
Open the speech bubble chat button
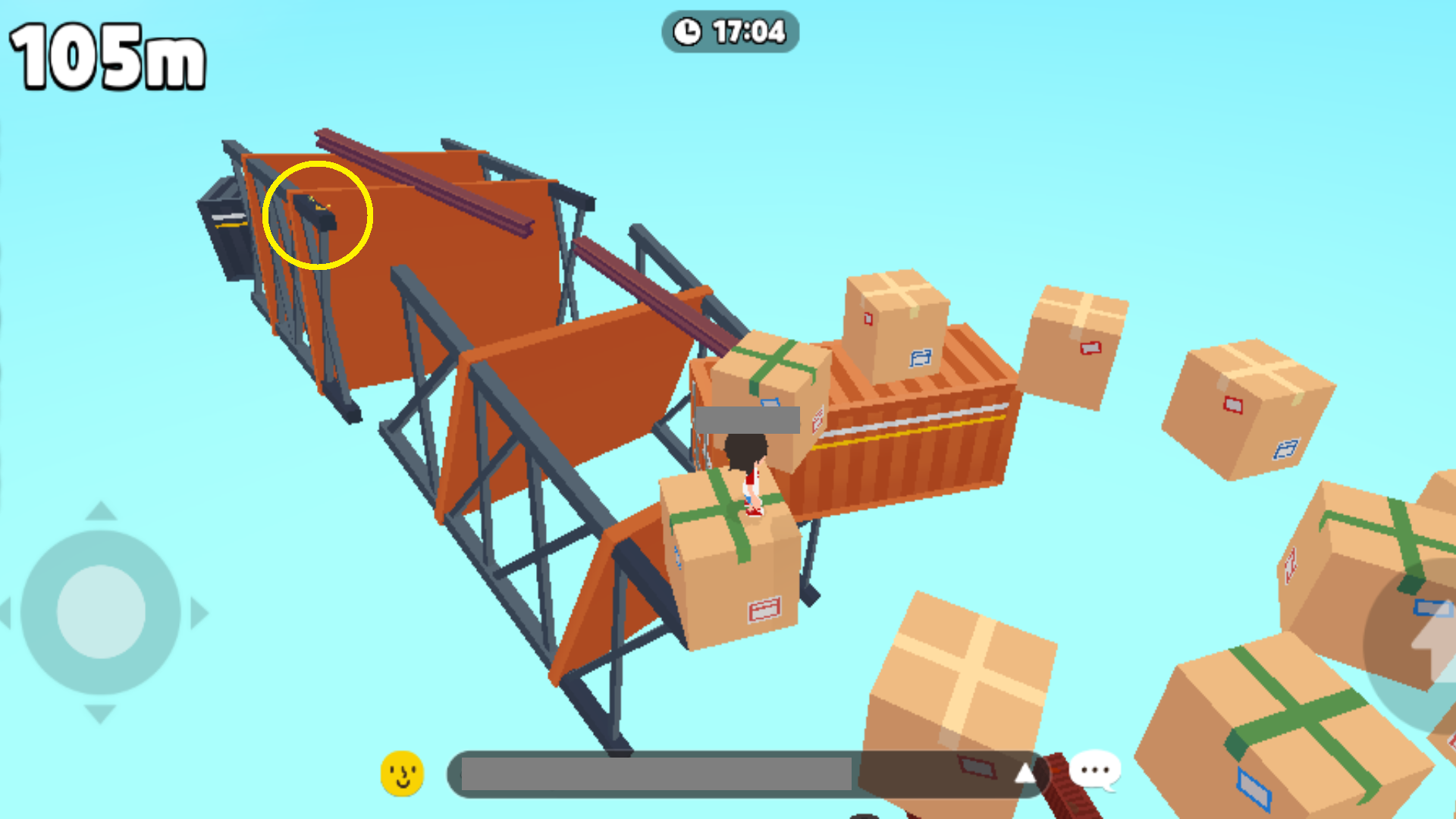[1095, 771]
